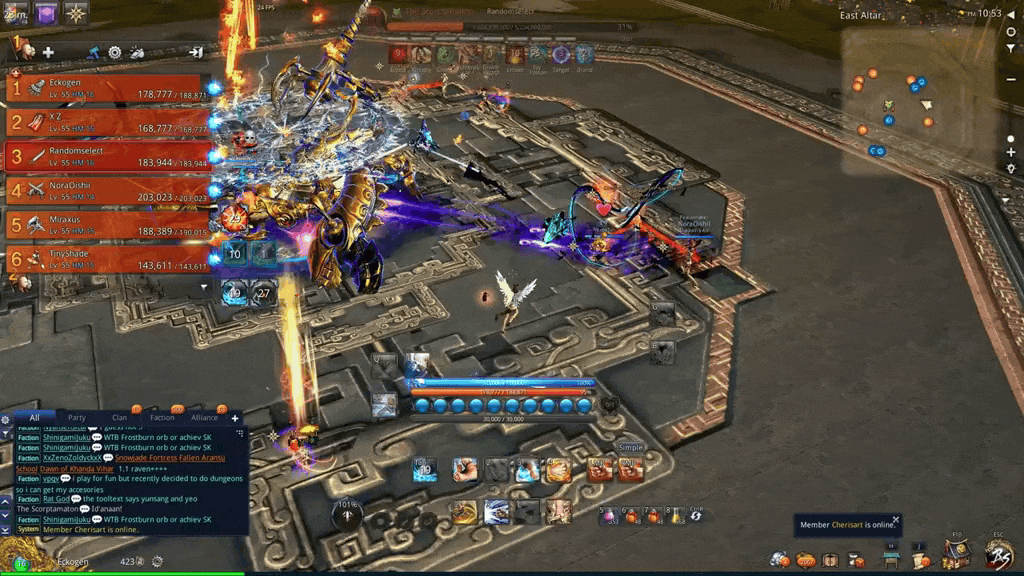Switch to the Clan chat tab

point(120,417)
